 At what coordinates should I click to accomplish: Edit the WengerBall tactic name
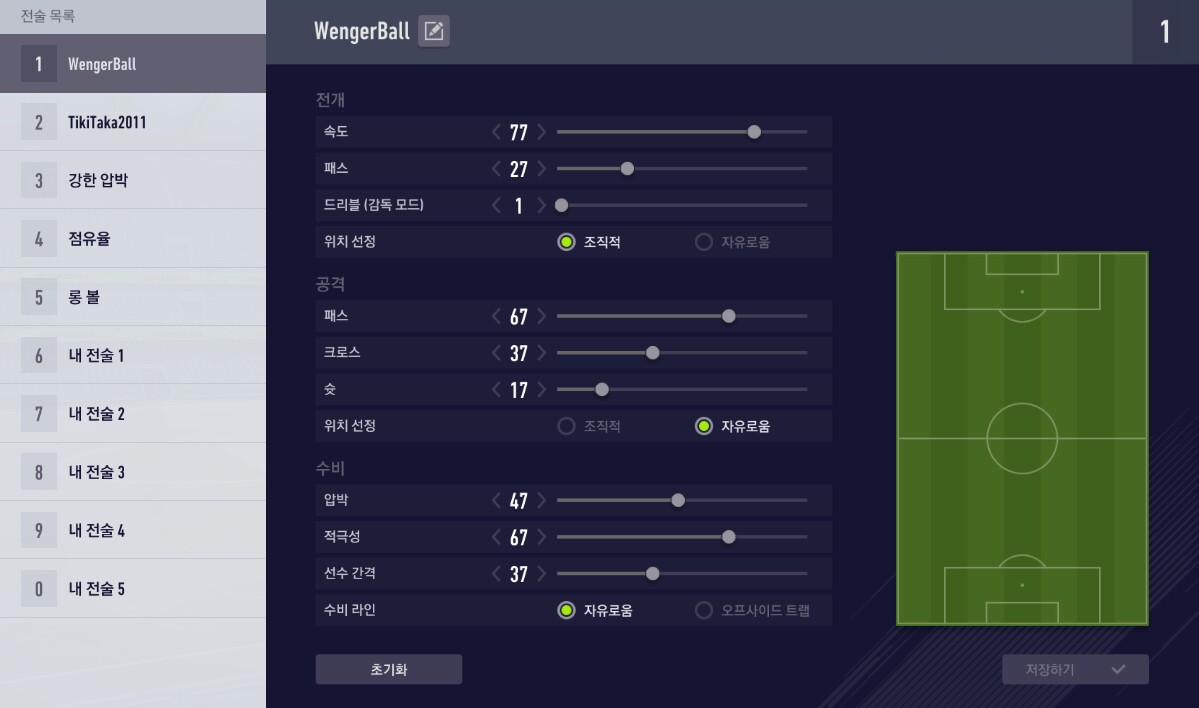[434, 32]
